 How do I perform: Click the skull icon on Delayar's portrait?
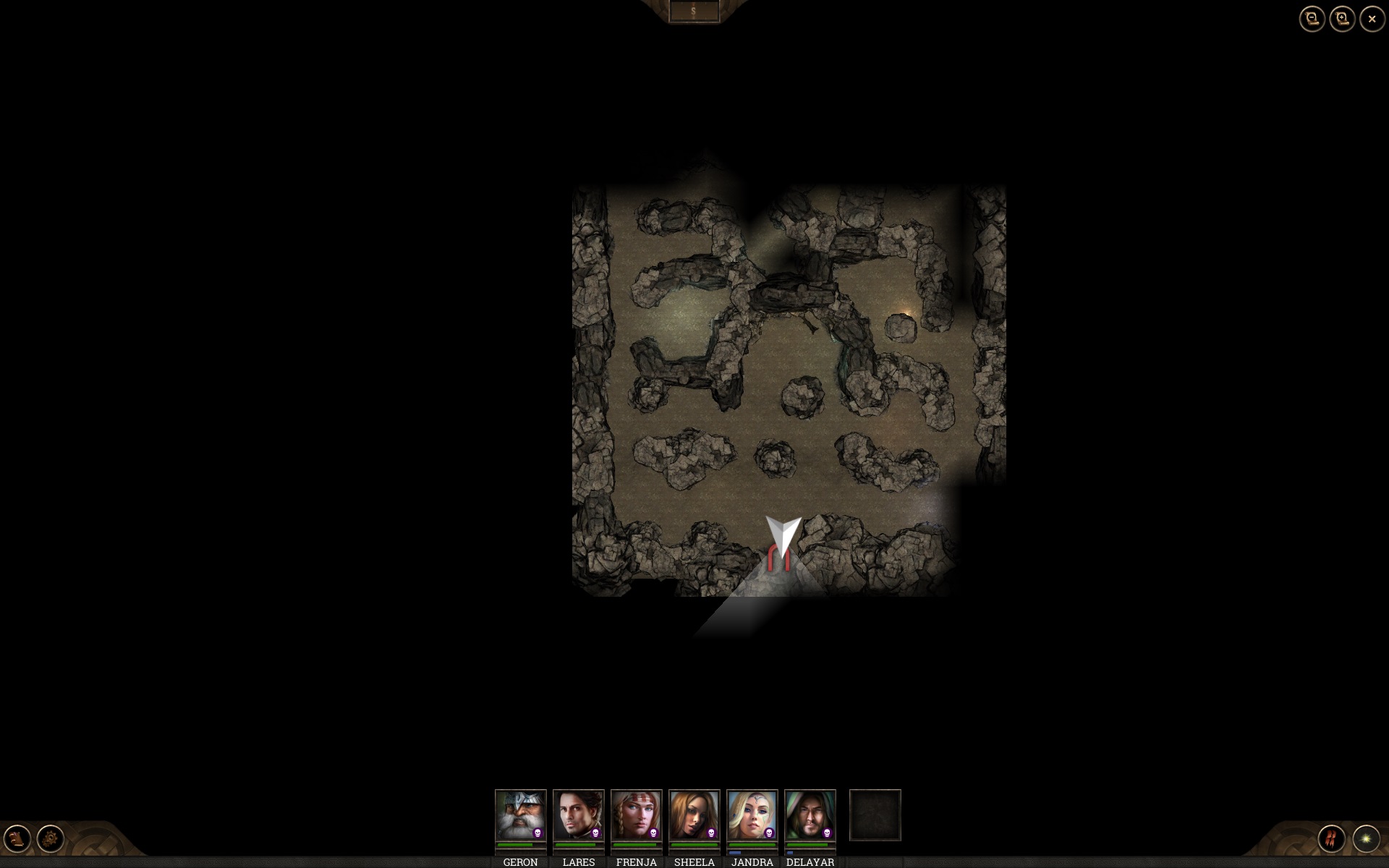(828, 833)
